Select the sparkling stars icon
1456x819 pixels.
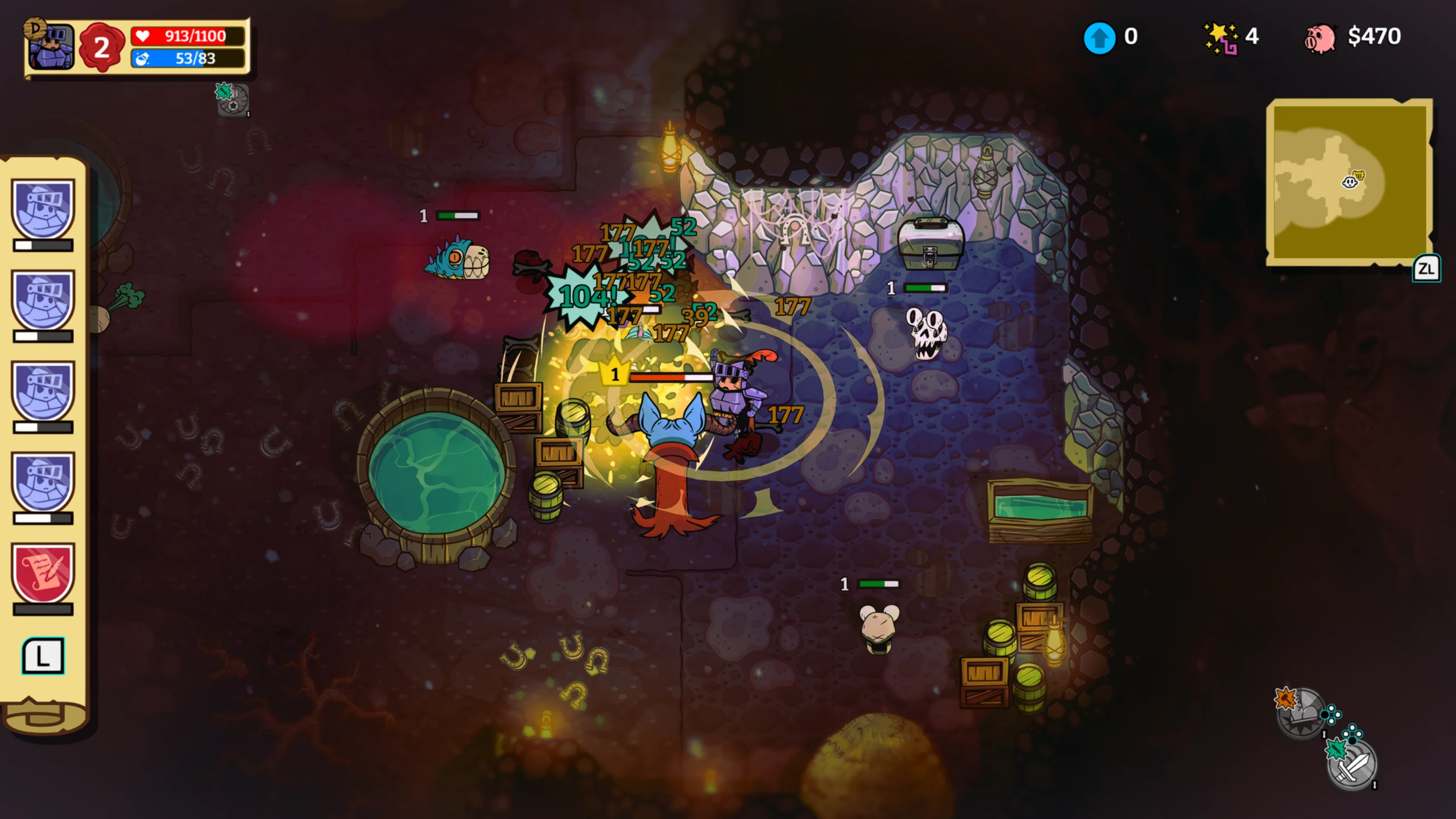coord(1221,38)
